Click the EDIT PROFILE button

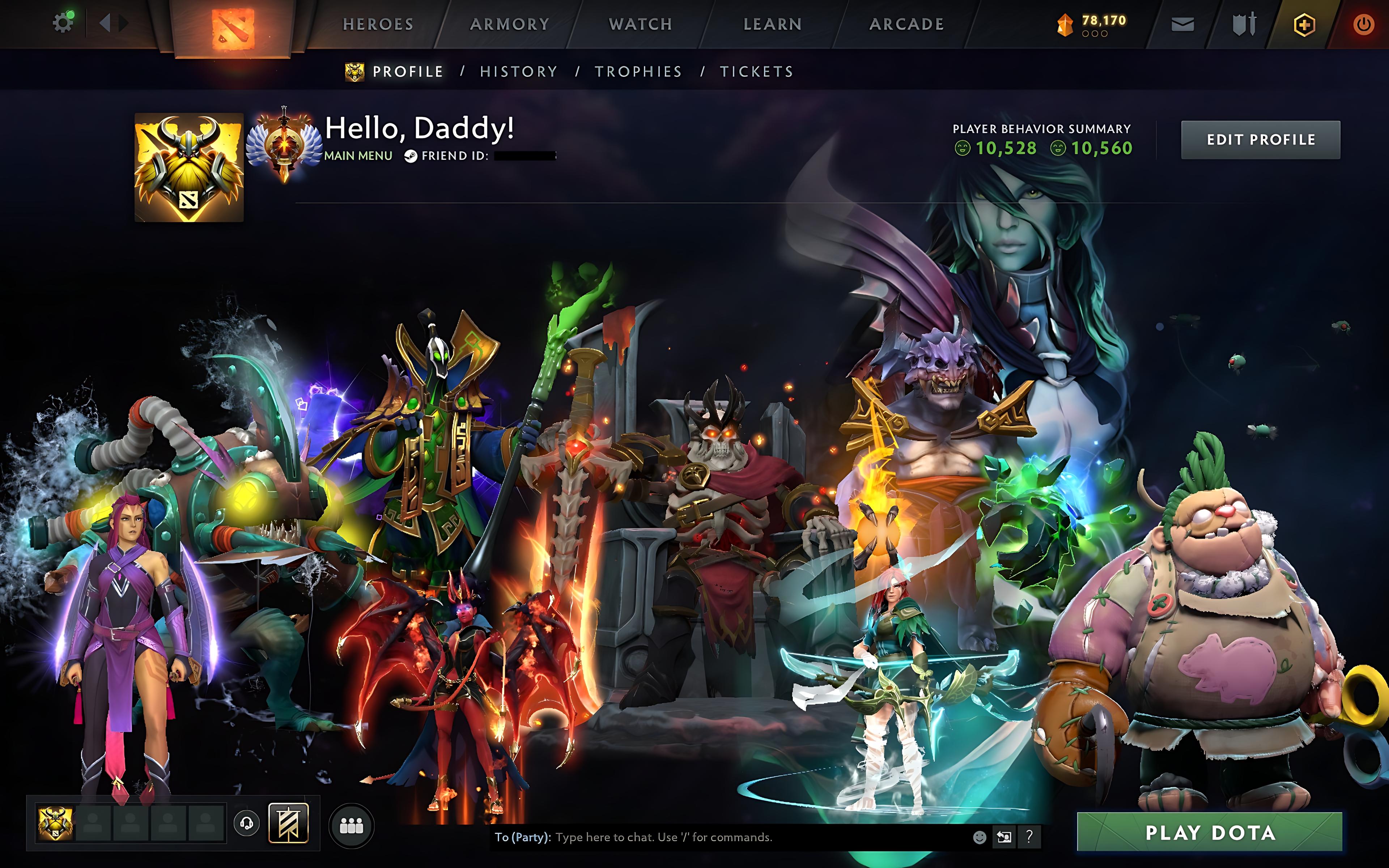point(1261,140)
